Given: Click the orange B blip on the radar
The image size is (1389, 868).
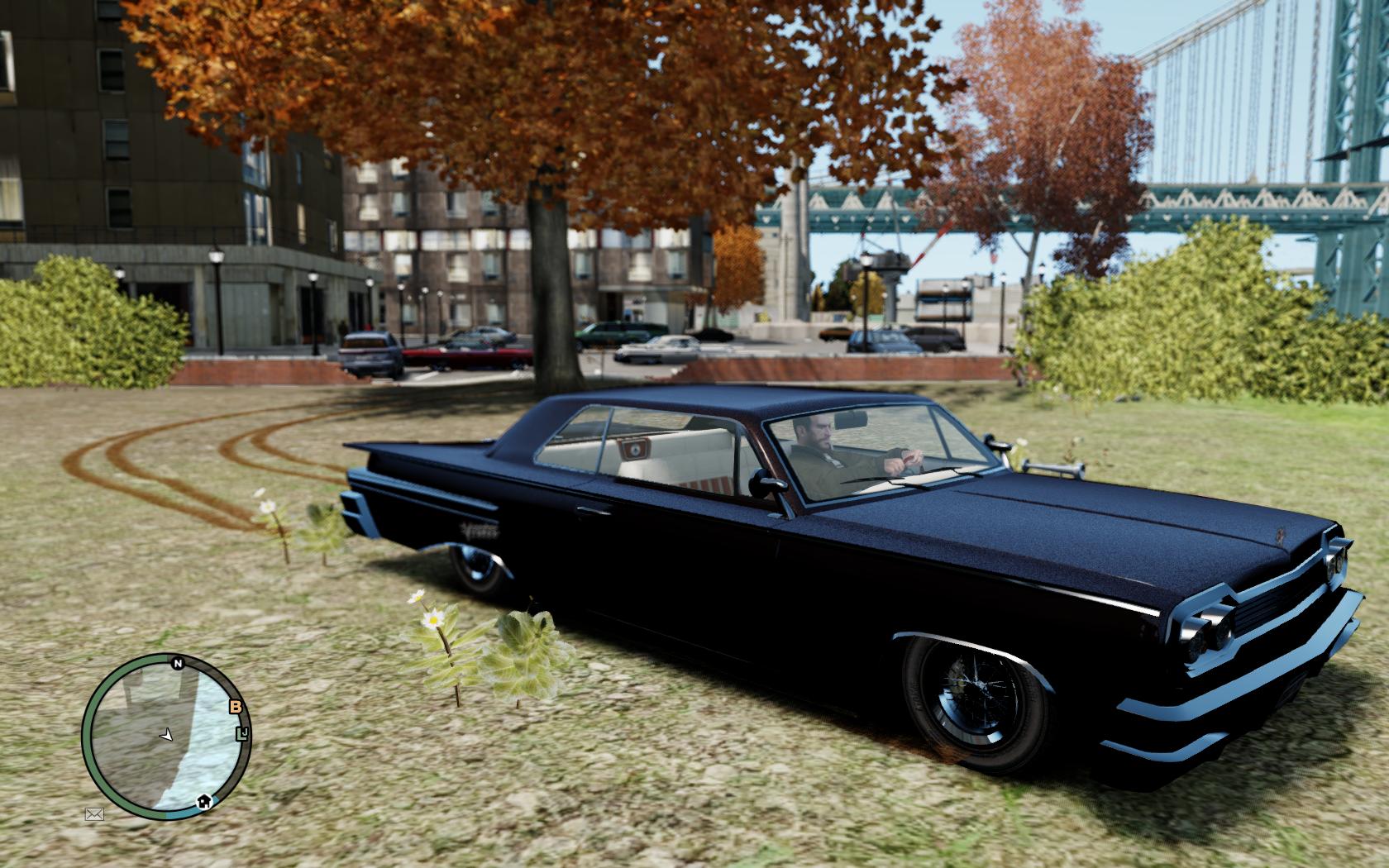Looking at the screenshot, I should [236, 707].
